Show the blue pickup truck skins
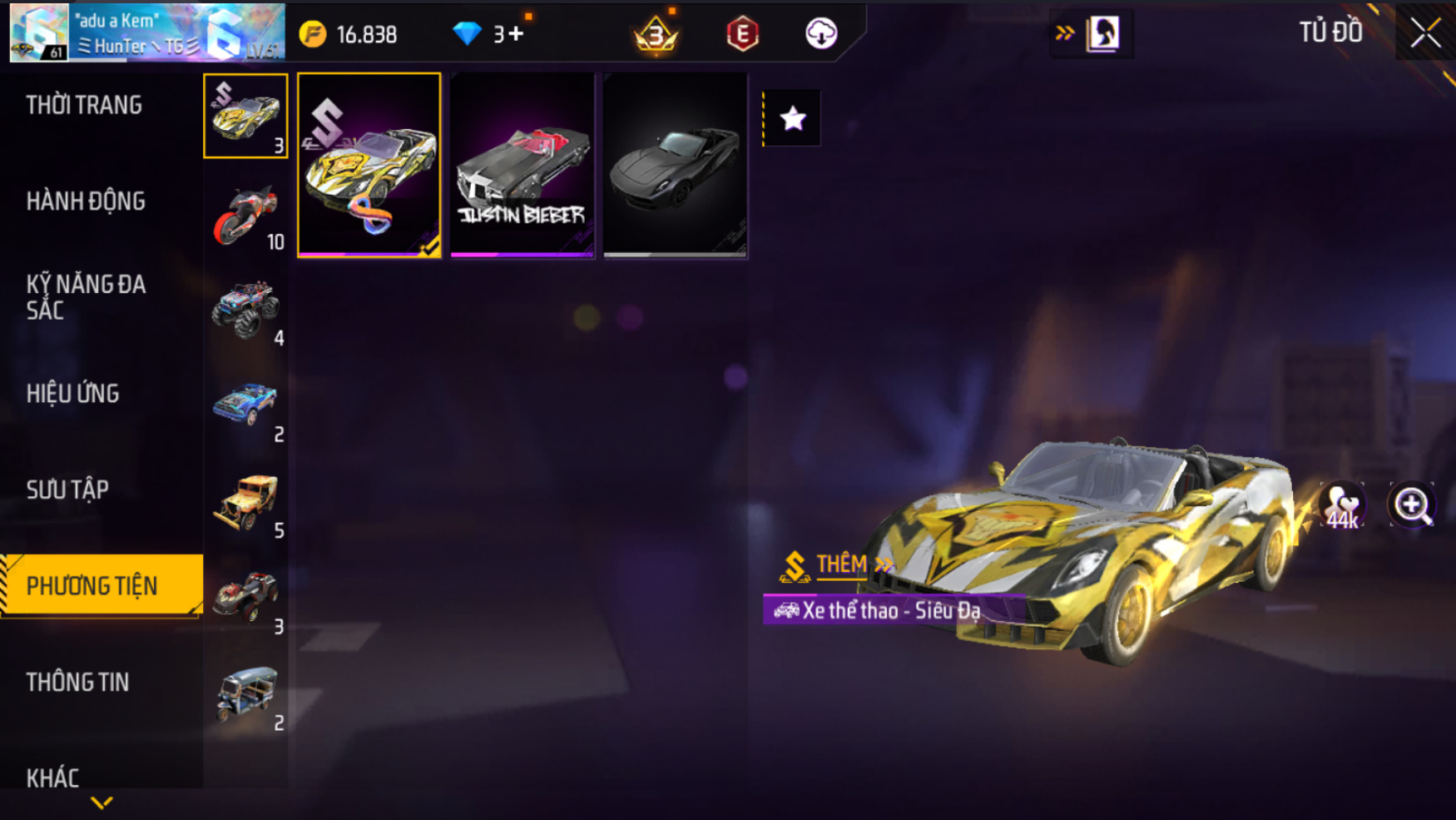Screen dimensions: 1456x820 245,407
